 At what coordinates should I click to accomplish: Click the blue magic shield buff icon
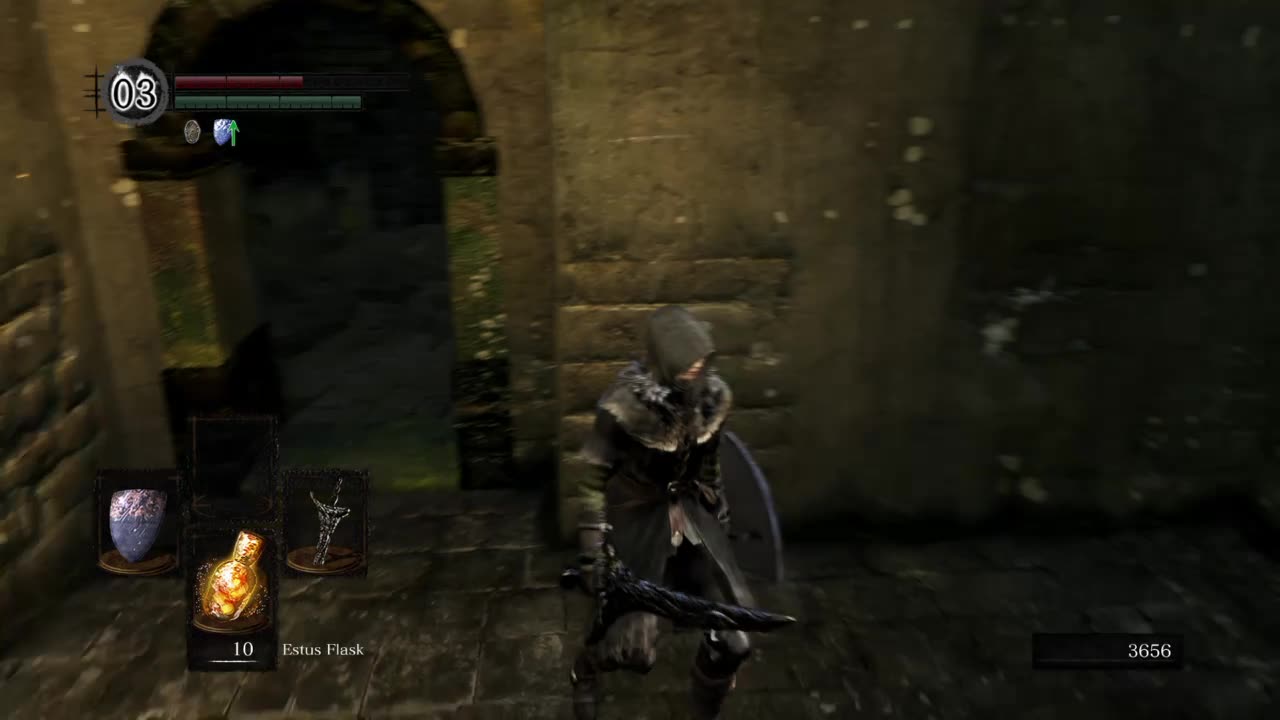[x=222, y=133]
